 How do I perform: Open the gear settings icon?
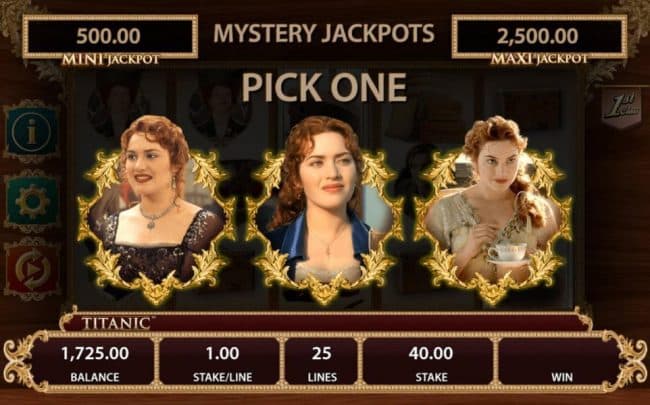coord(31,201)
